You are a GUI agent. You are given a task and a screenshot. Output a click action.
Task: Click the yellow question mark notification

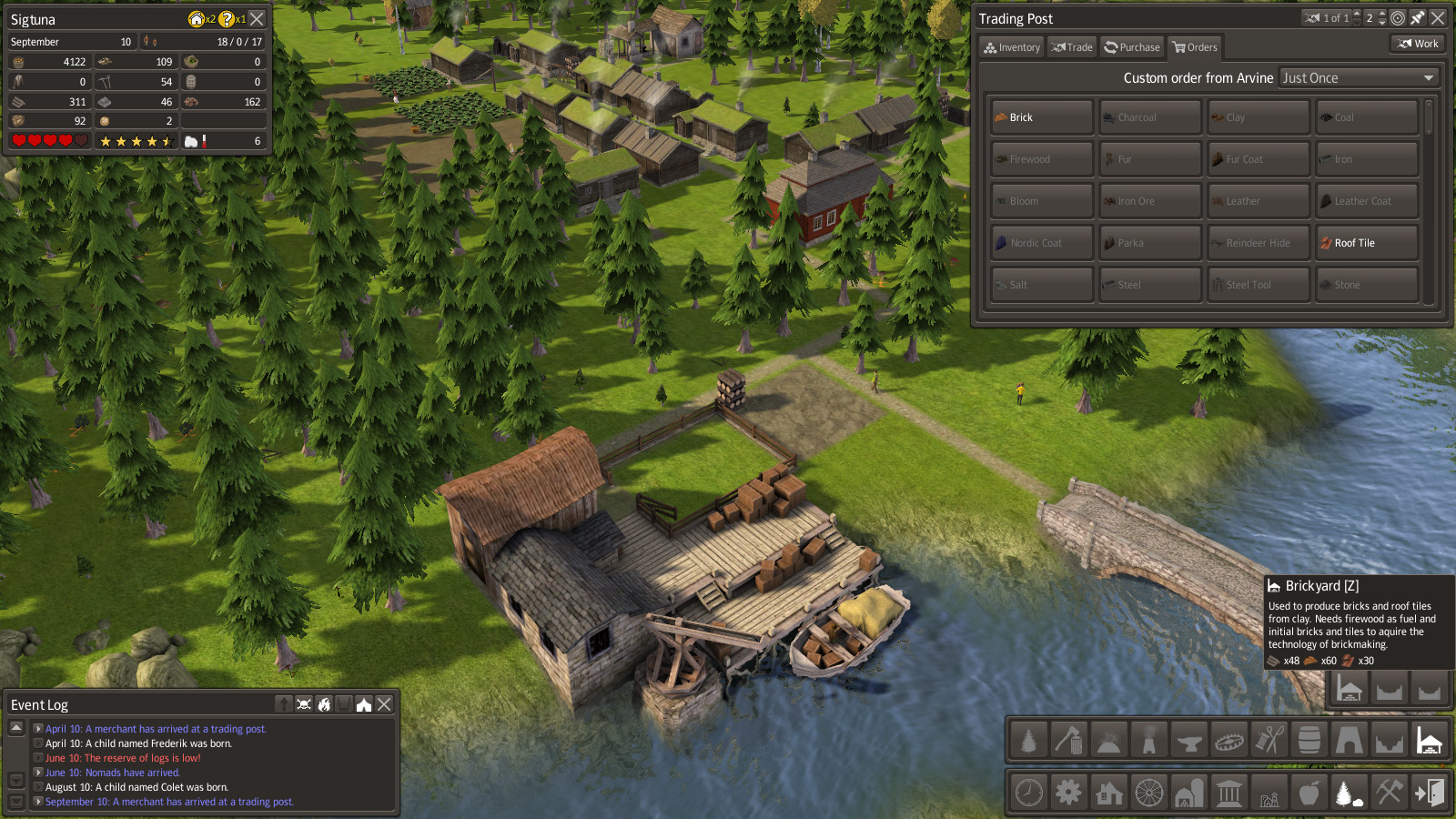pyautogui.click(x=227, y=19)
